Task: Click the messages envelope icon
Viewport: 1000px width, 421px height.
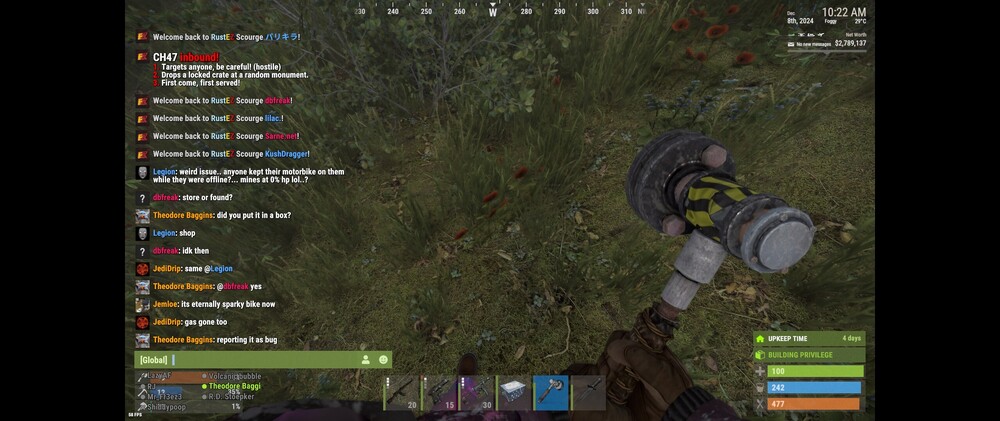Action: 791,44
